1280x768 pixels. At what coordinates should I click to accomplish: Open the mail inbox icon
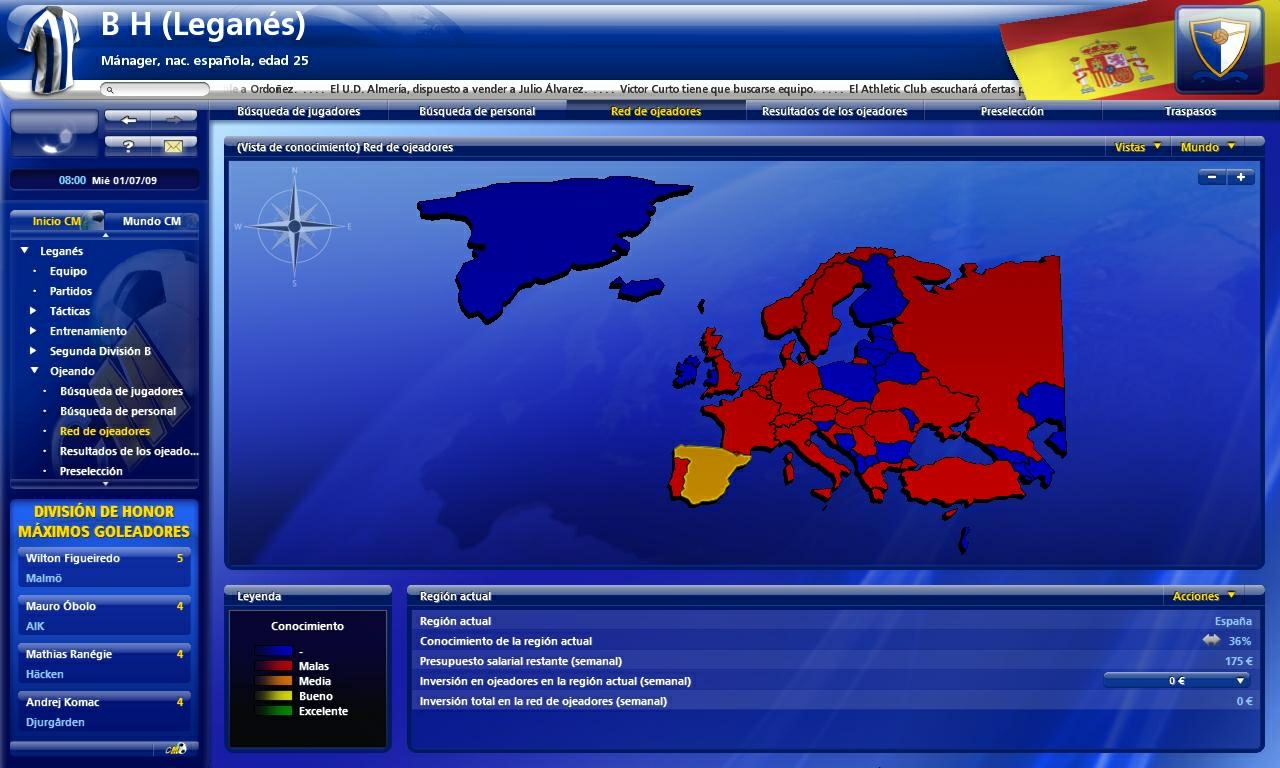pos(174,145)
